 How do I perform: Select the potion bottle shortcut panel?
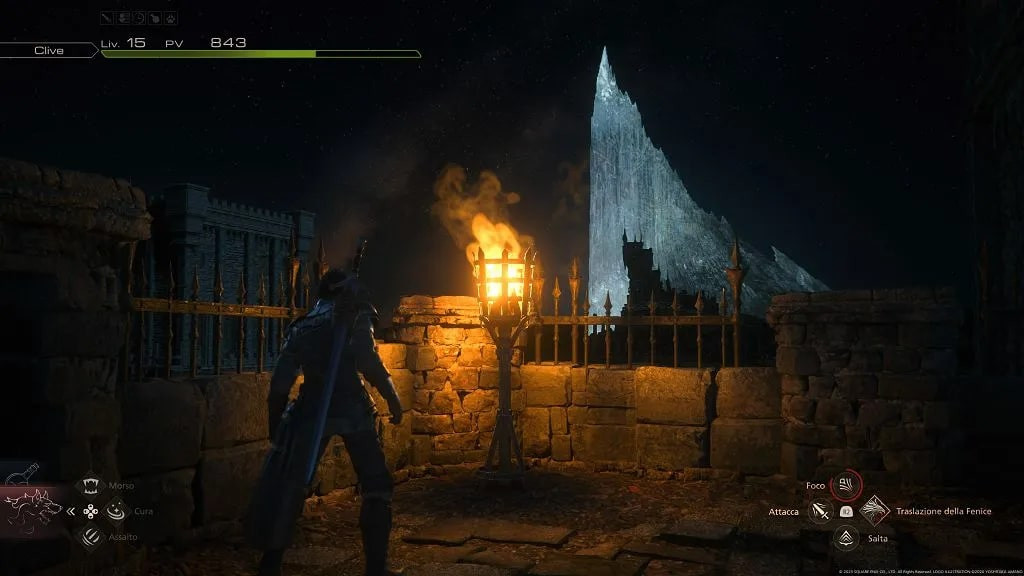click(20, 475)
